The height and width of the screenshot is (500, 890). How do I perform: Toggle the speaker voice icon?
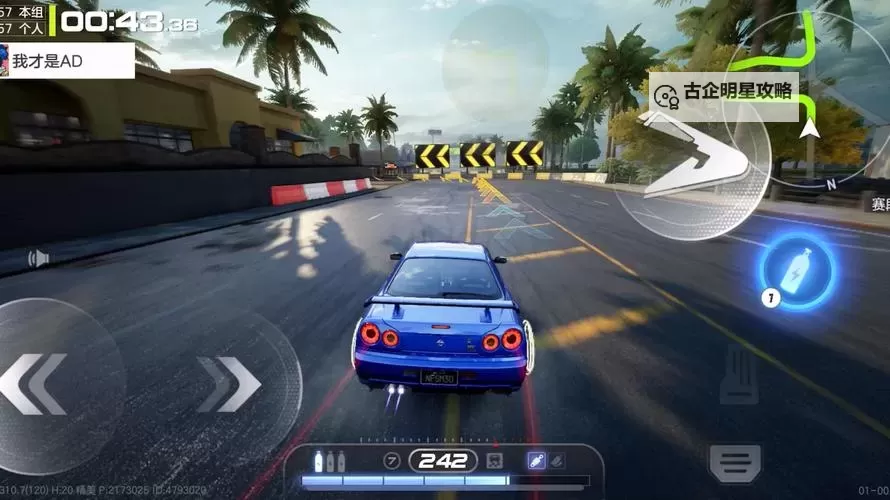[x=39, y=259]
